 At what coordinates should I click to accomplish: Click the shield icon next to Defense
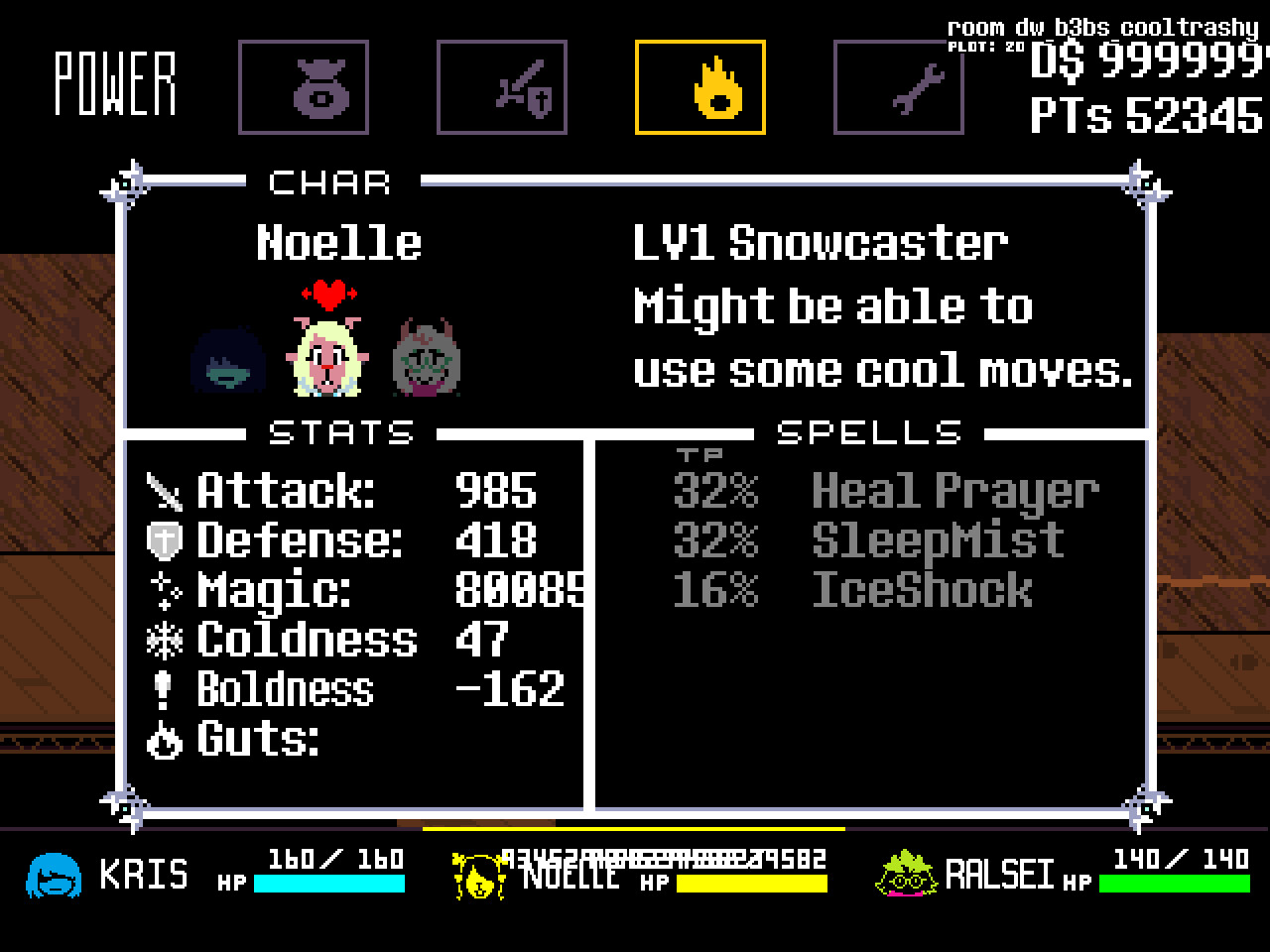tap(163, 538)
